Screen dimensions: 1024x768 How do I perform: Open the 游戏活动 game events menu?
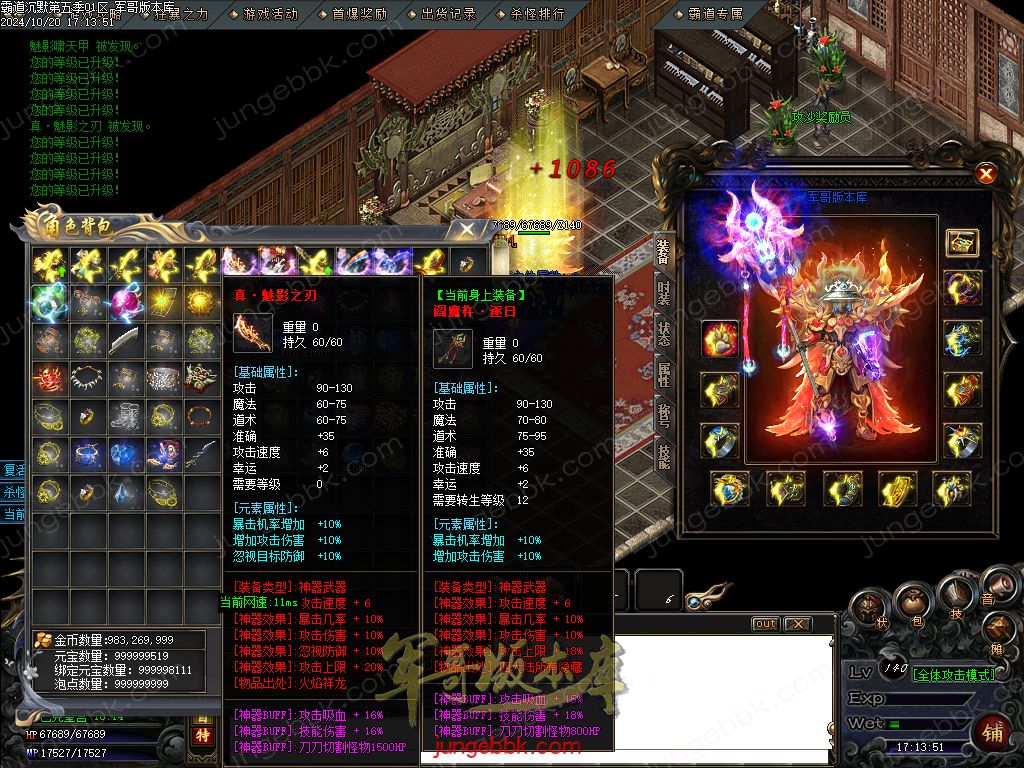[x=271, y=14]
